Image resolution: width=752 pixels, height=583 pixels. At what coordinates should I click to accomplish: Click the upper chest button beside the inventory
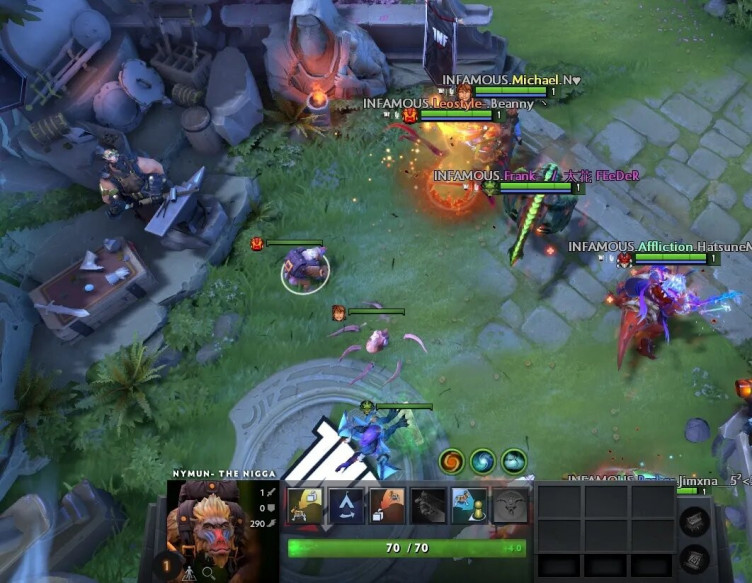(694, 520)
